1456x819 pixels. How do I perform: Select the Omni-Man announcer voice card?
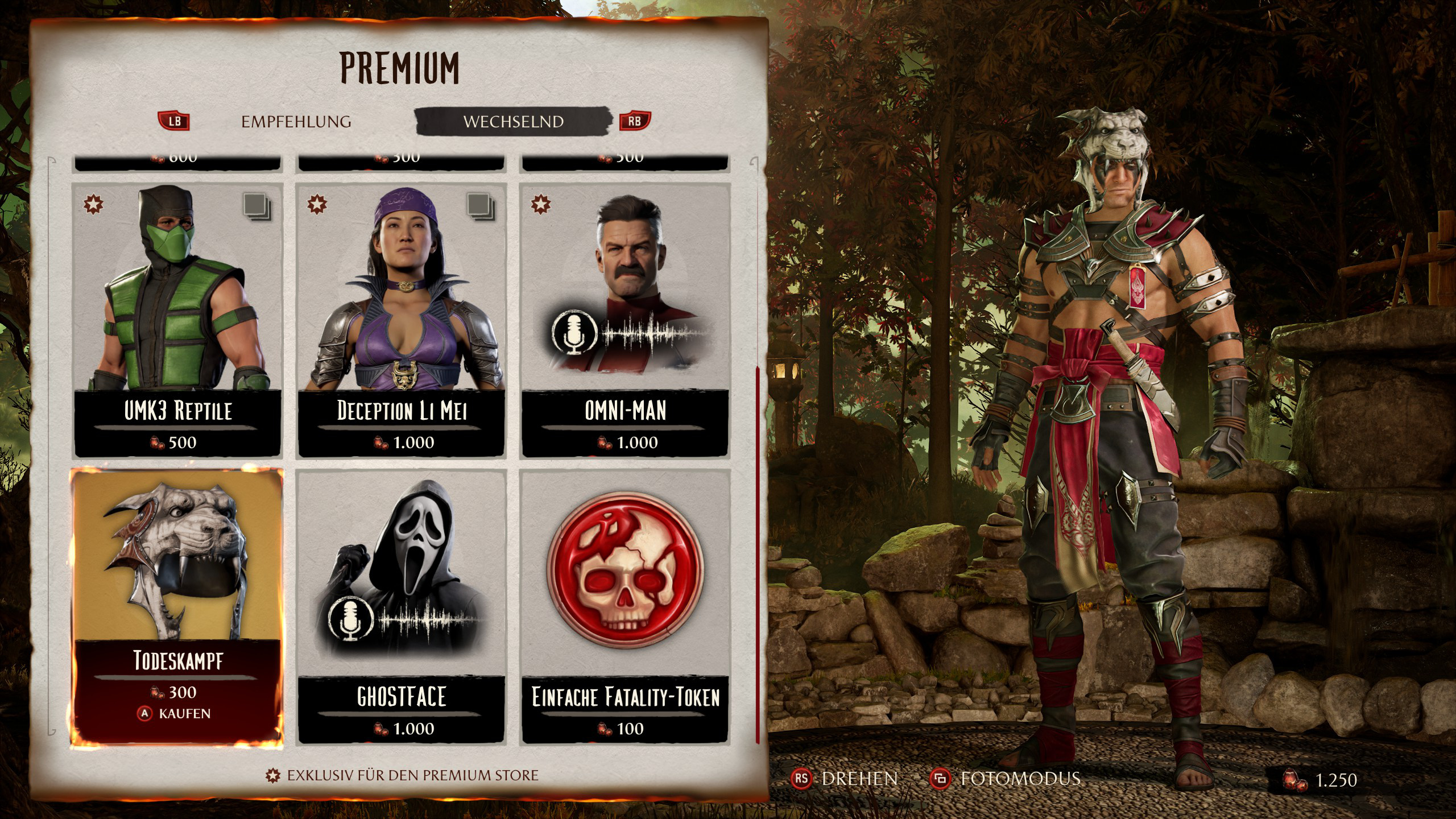625,320
